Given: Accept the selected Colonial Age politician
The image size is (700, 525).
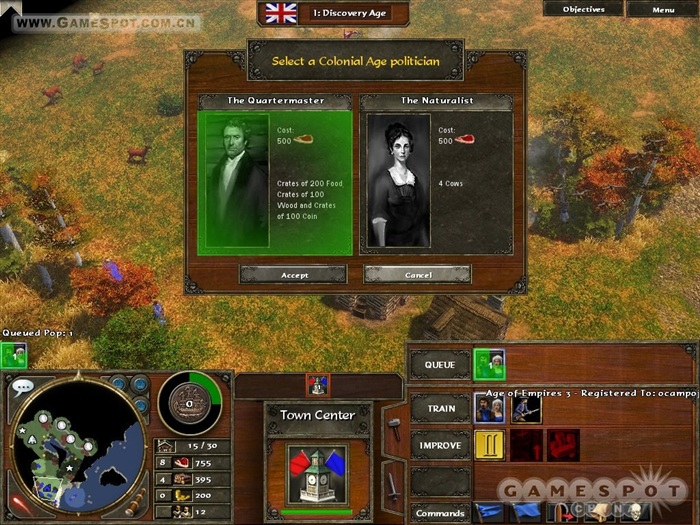Looking at the screenshot, I should tap(293, 274).
